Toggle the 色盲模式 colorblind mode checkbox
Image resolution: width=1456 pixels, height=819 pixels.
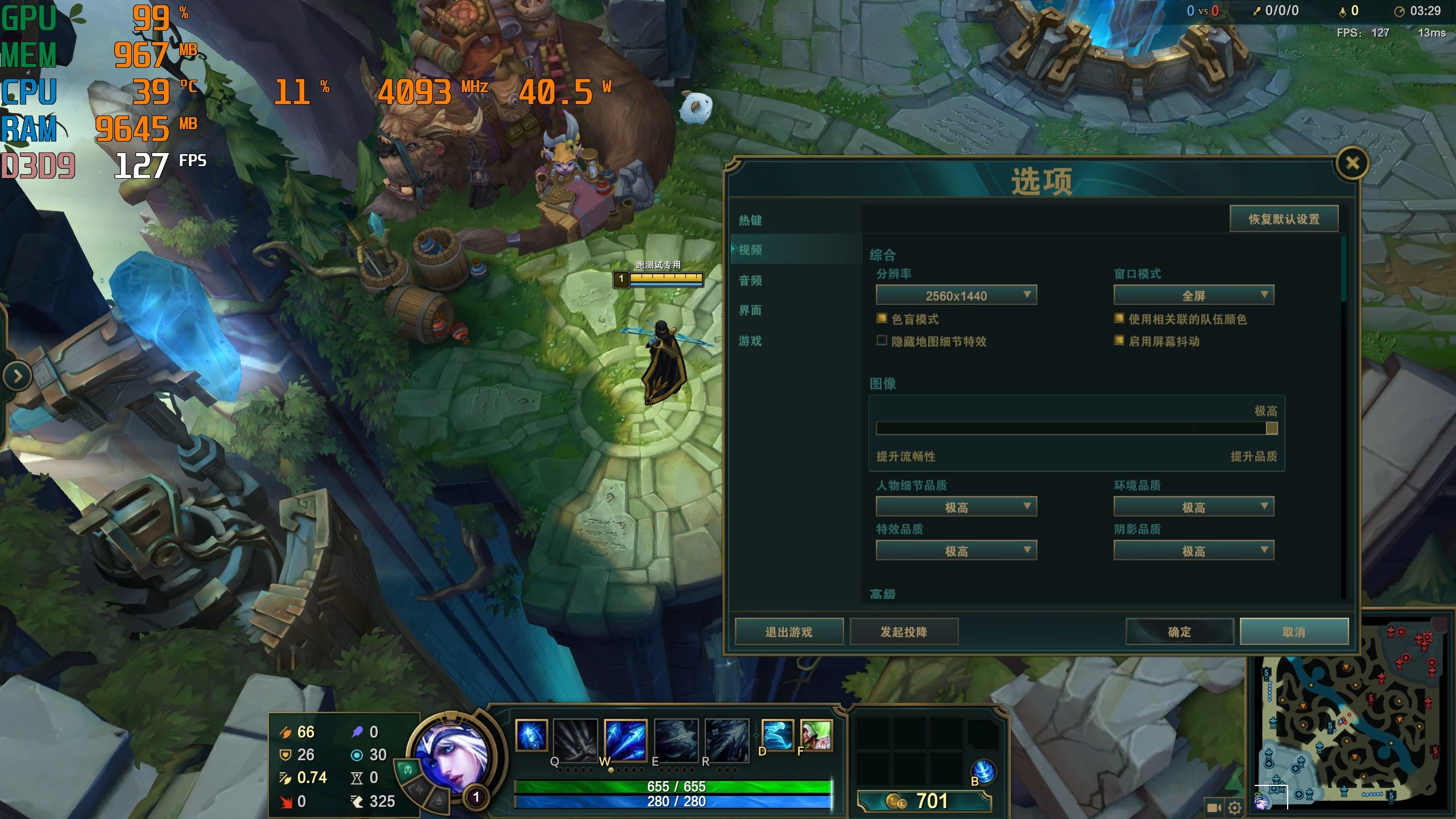[x=882, y=318]
